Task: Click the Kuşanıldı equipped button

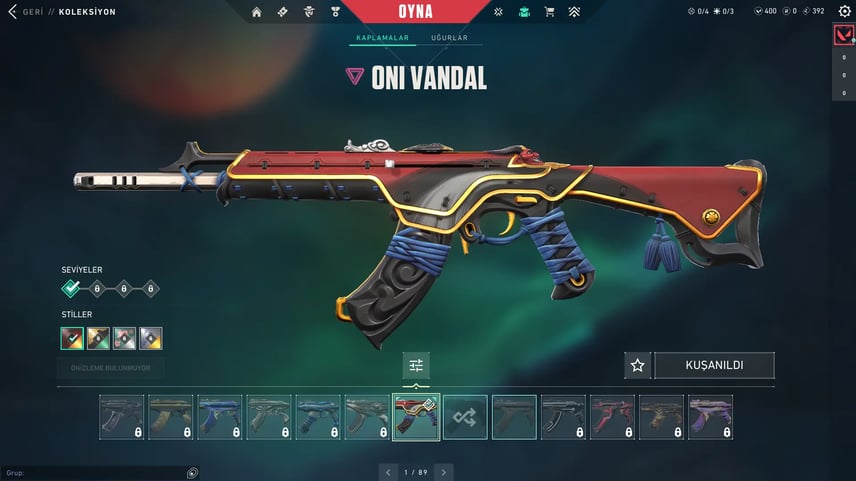Action: click(x=714, y=365)
